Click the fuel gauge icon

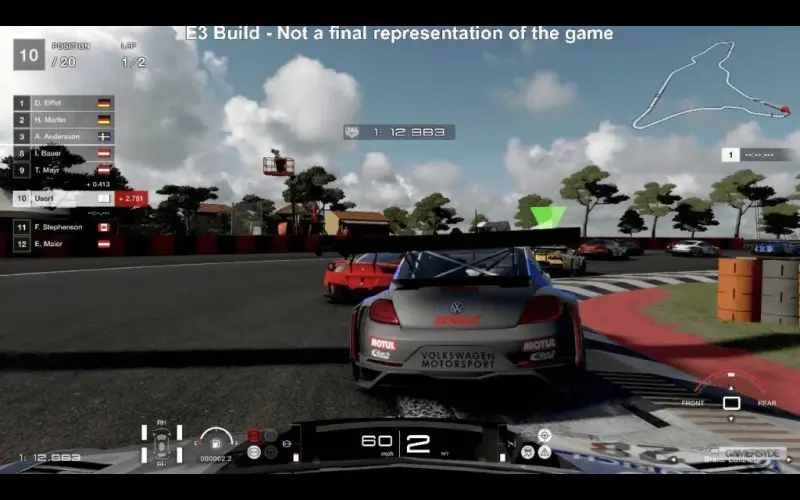215,441
